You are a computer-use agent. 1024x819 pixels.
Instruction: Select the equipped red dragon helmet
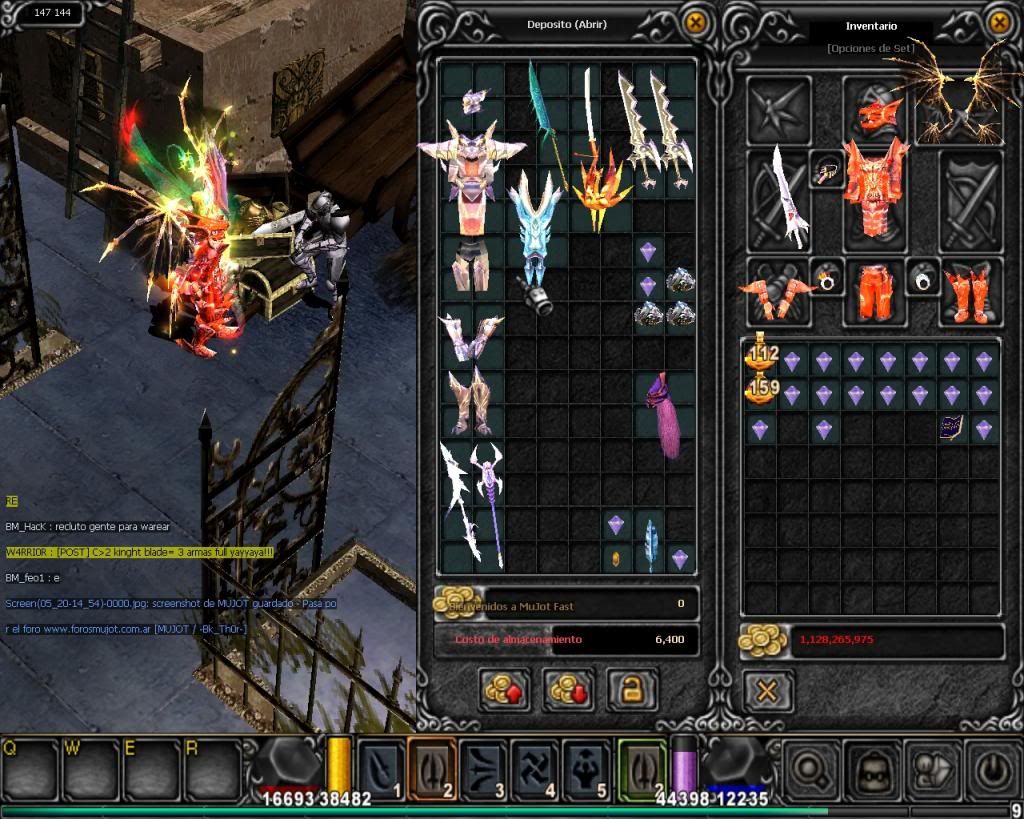coord(876,110)
